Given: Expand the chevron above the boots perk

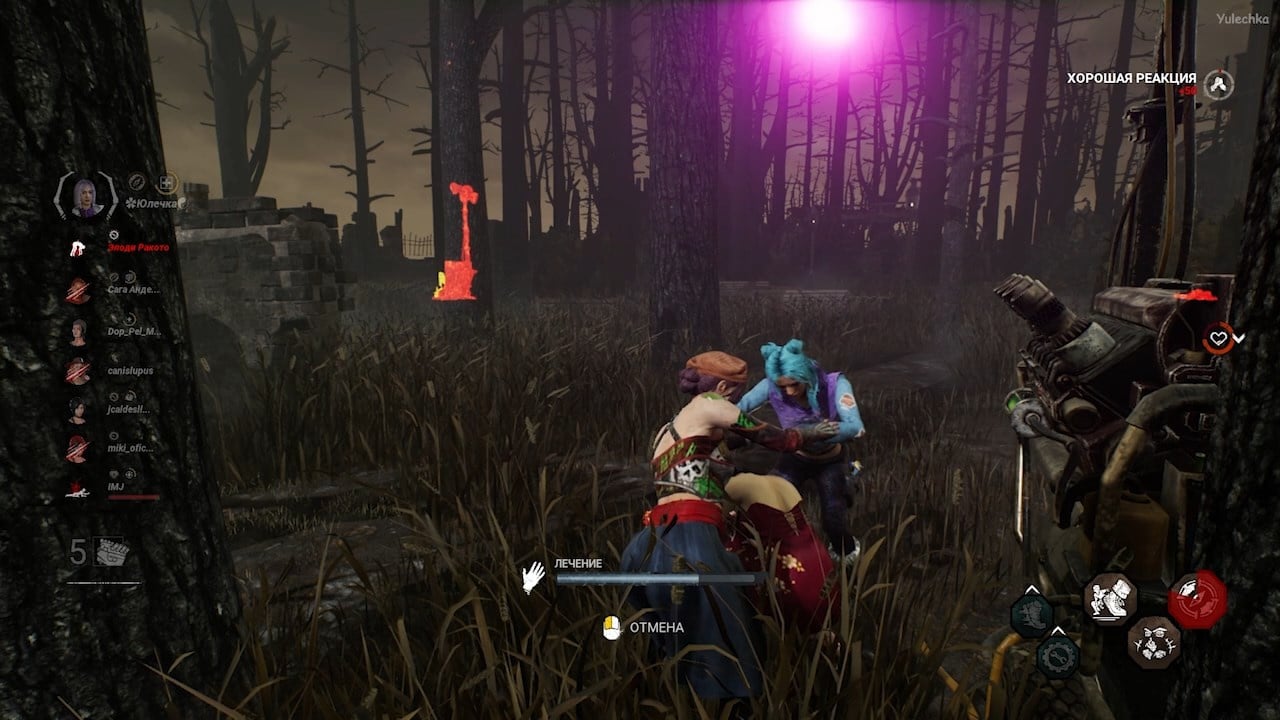Looking at the screenshot, I should tap(1031, 588).
